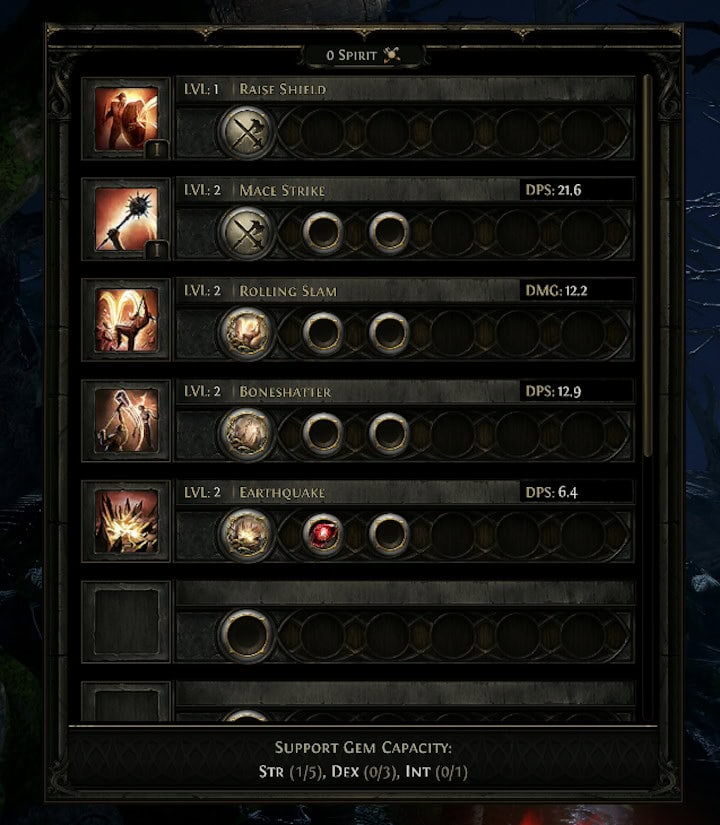Click the Mace Strike name bar
The width and height of the screenshot is (720, 825).
point(380,190)
